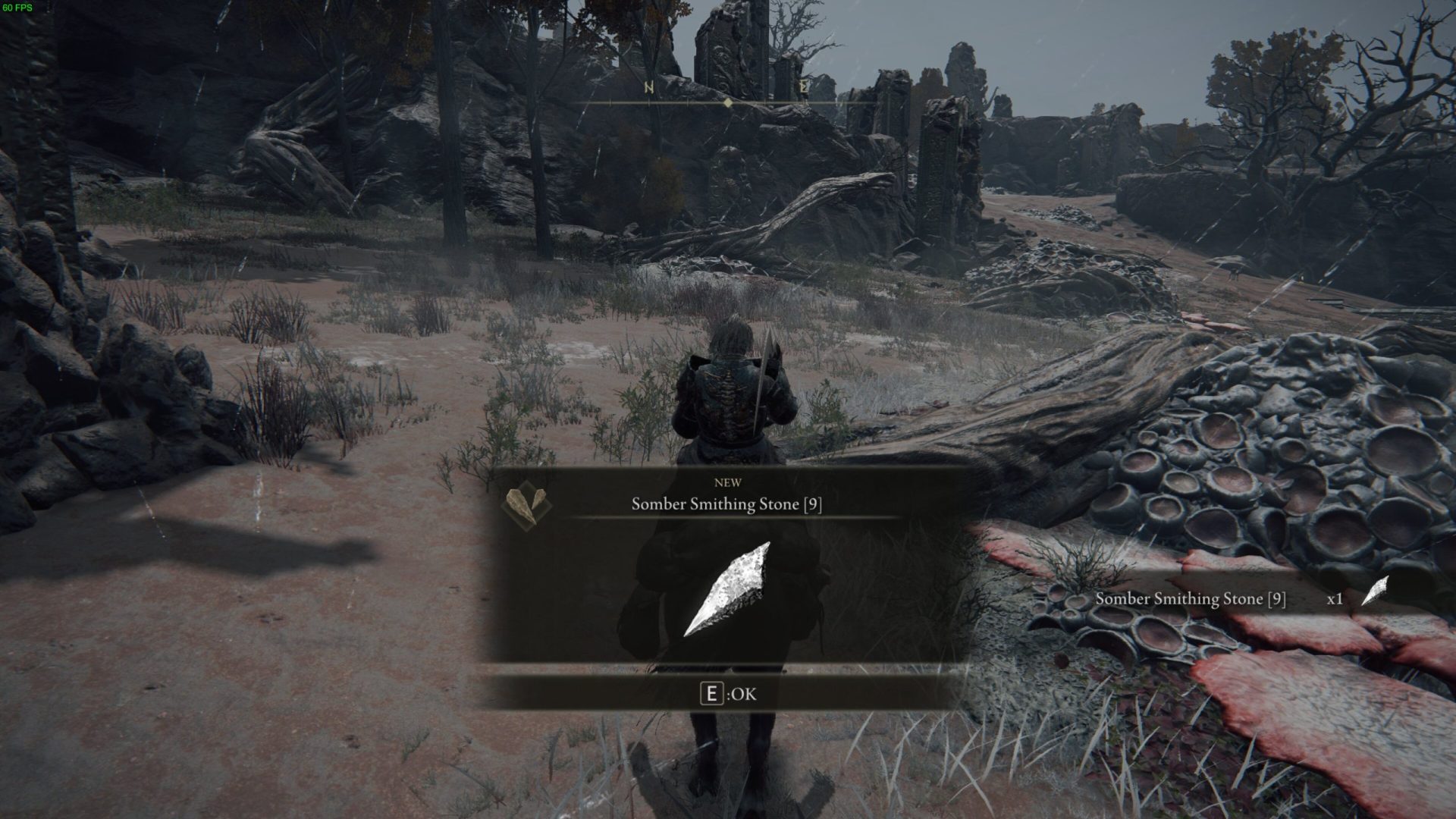Click the Somber Smithing Stone [9] dialog title
The image size is (1456, 819).
727,504
